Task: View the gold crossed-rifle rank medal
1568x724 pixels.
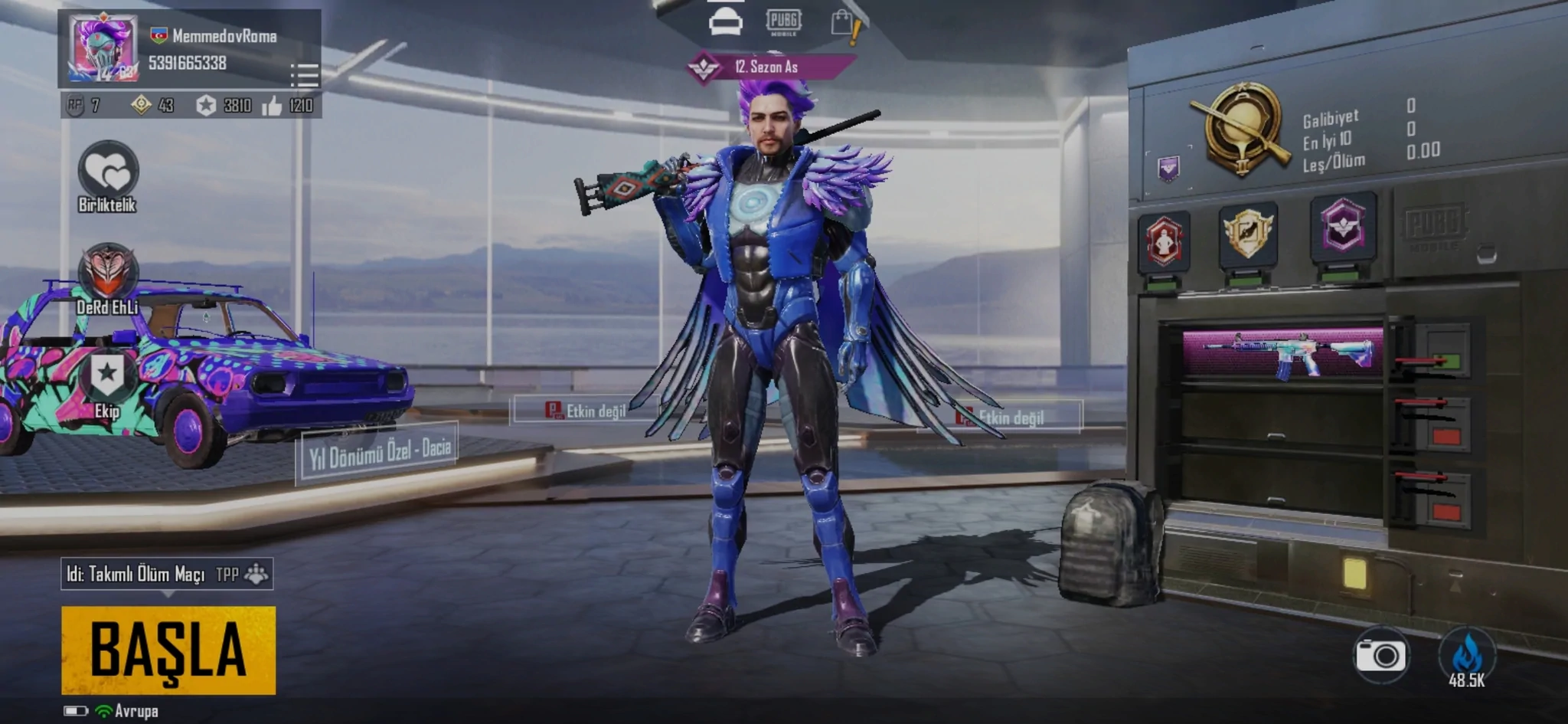Action: [1243, 128]
